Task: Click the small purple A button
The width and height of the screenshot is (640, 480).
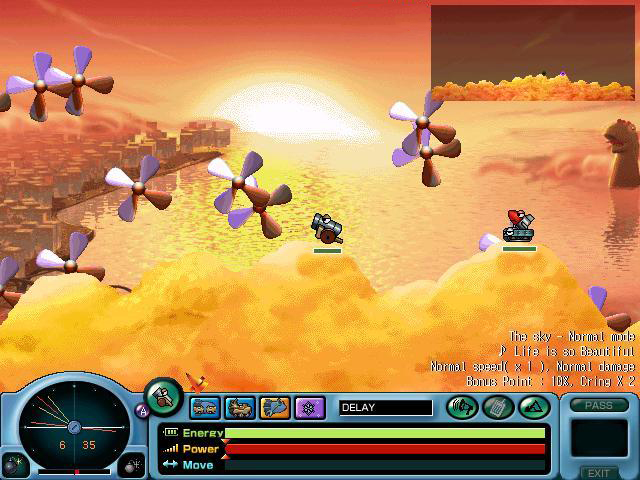Action: pos(140,409)
